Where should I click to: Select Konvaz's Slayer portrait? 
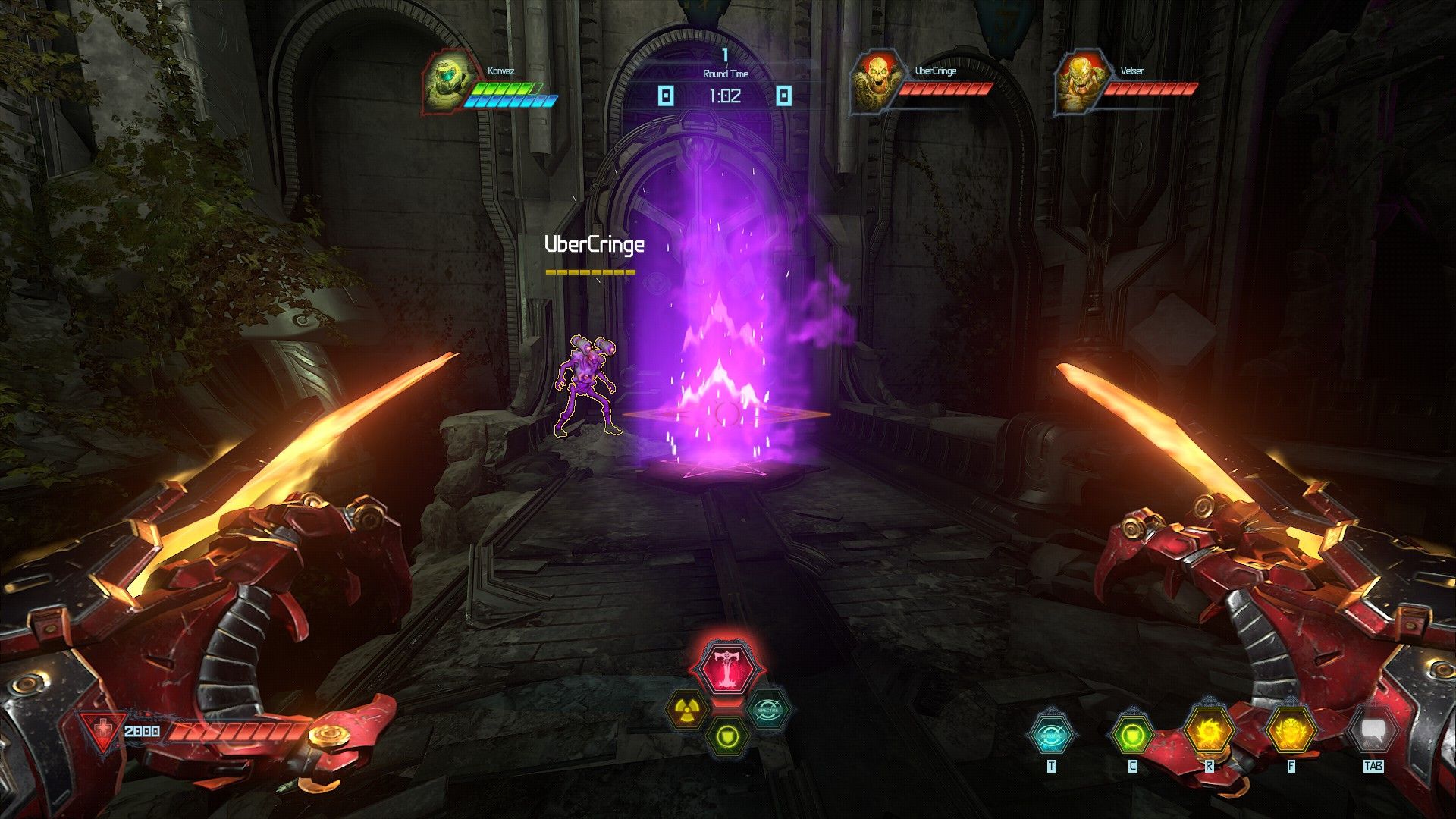449,83
